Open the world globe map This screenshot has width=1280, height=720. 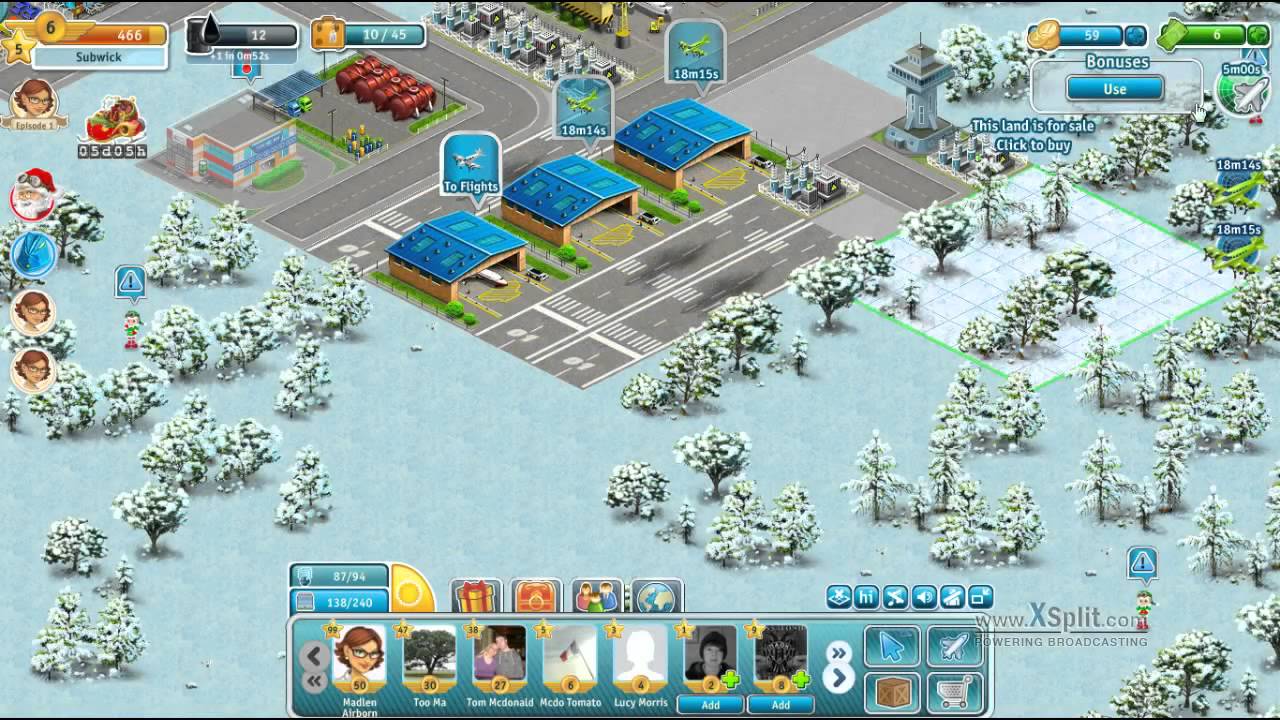click(x=658, y=598)
